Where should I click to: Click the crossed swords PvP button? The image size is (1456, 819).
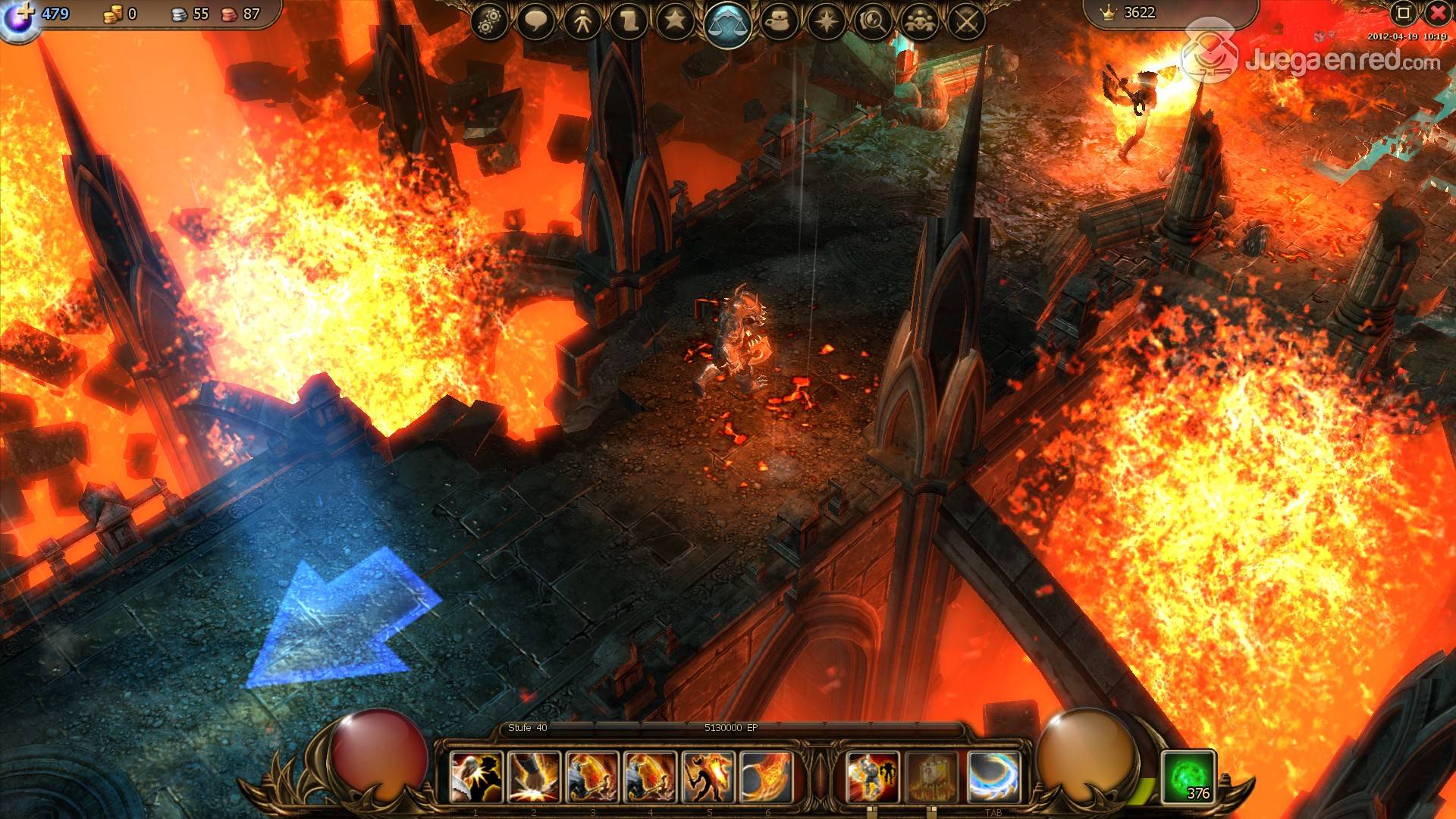click(x=965, y=22)
